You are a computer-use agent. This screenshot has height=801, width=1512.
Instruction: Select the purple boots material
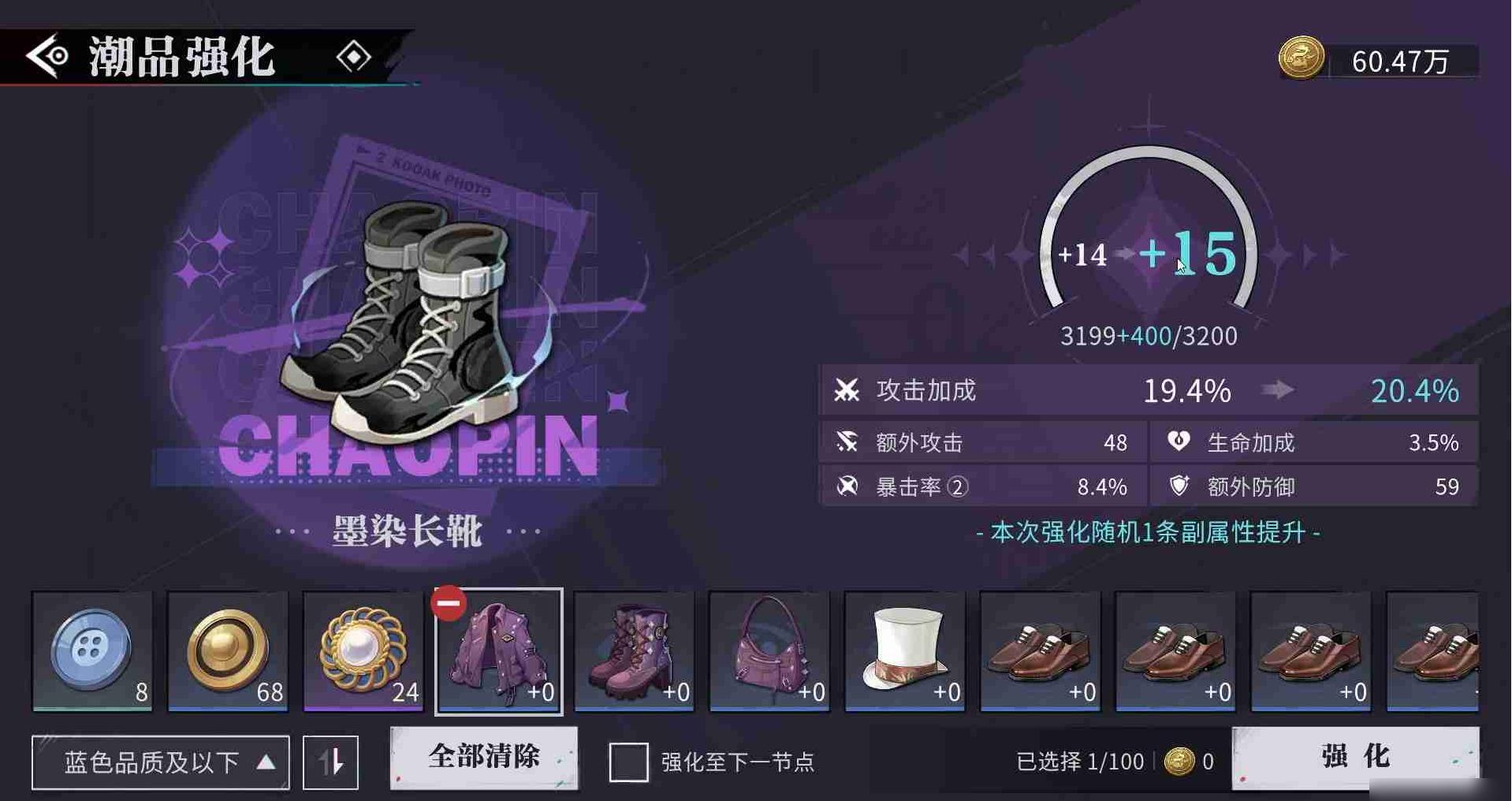point(635,651)
